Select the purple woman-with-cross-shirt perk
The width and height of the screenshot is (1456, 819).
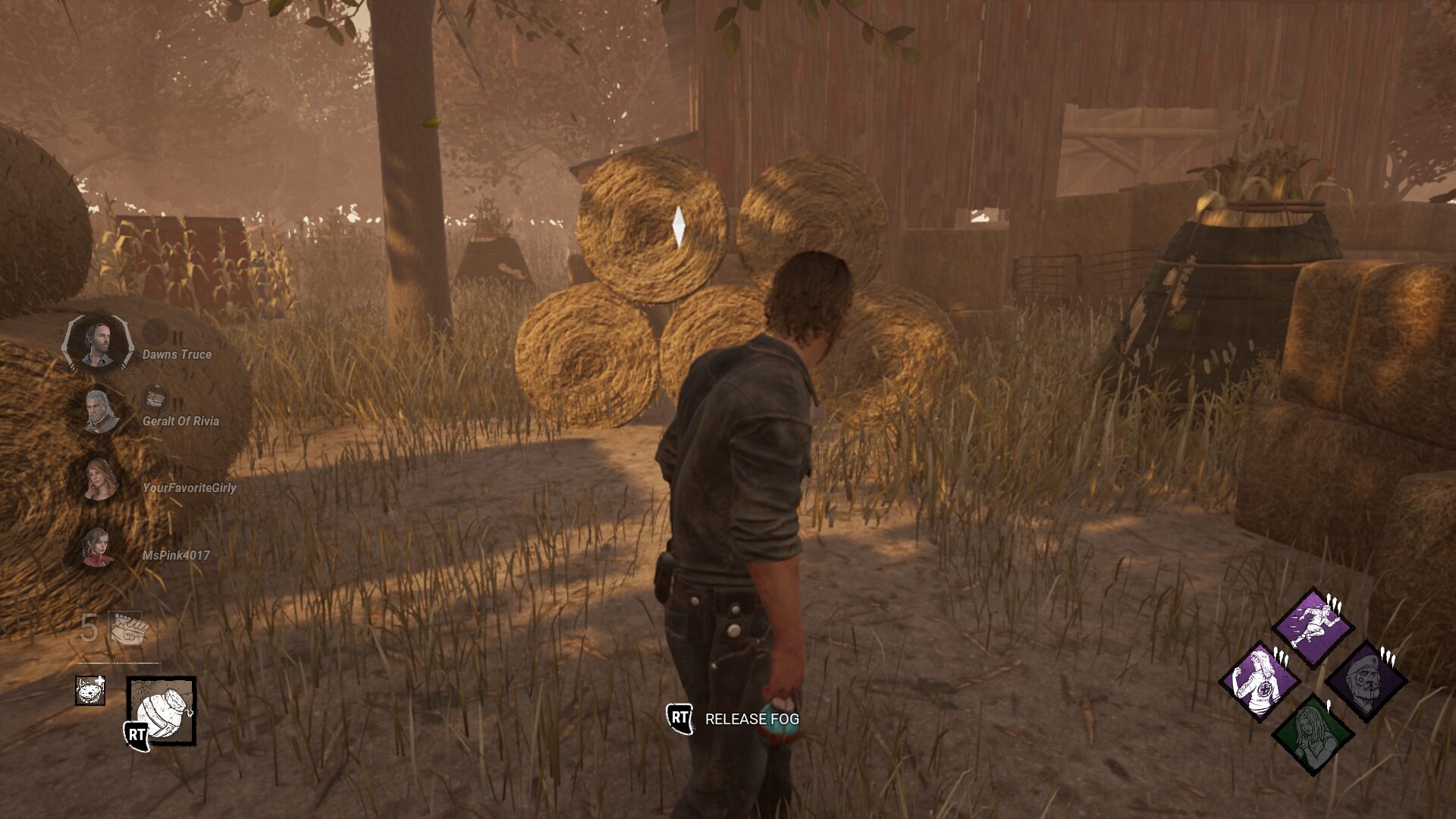1260,681
